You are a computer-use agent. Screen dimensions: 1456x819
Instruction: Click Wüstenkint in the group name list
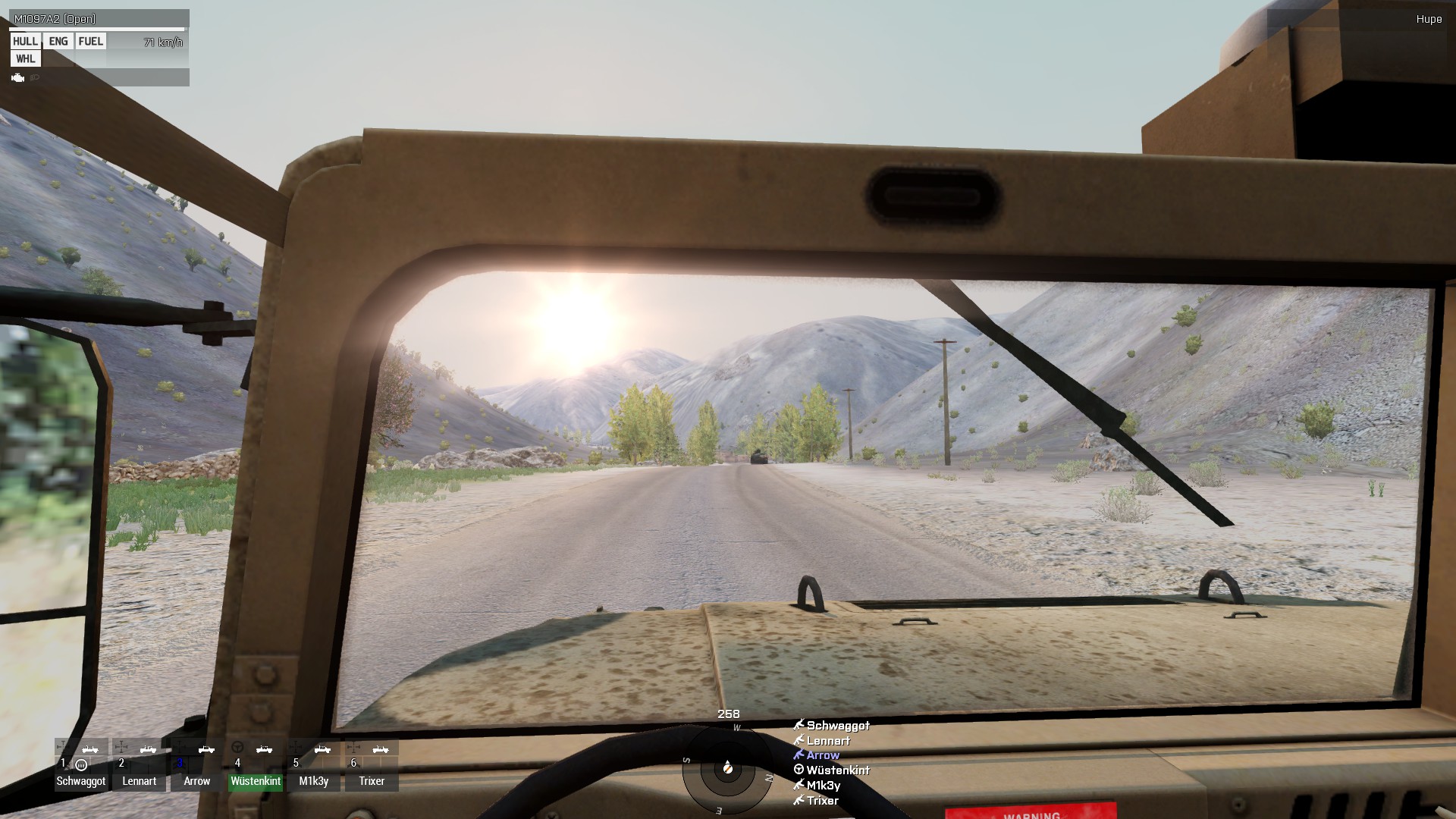pos(837,770)
